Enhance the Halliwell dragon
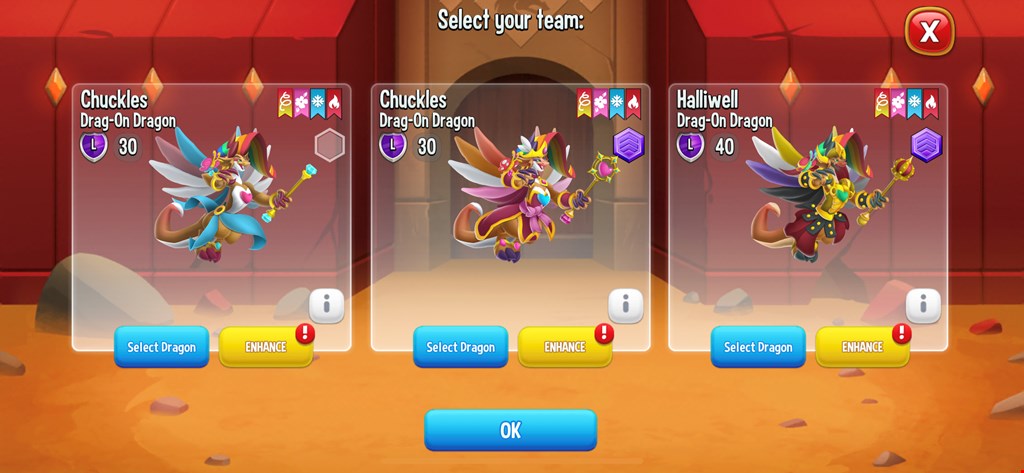 pyautogui.click(x=861, y=347)
